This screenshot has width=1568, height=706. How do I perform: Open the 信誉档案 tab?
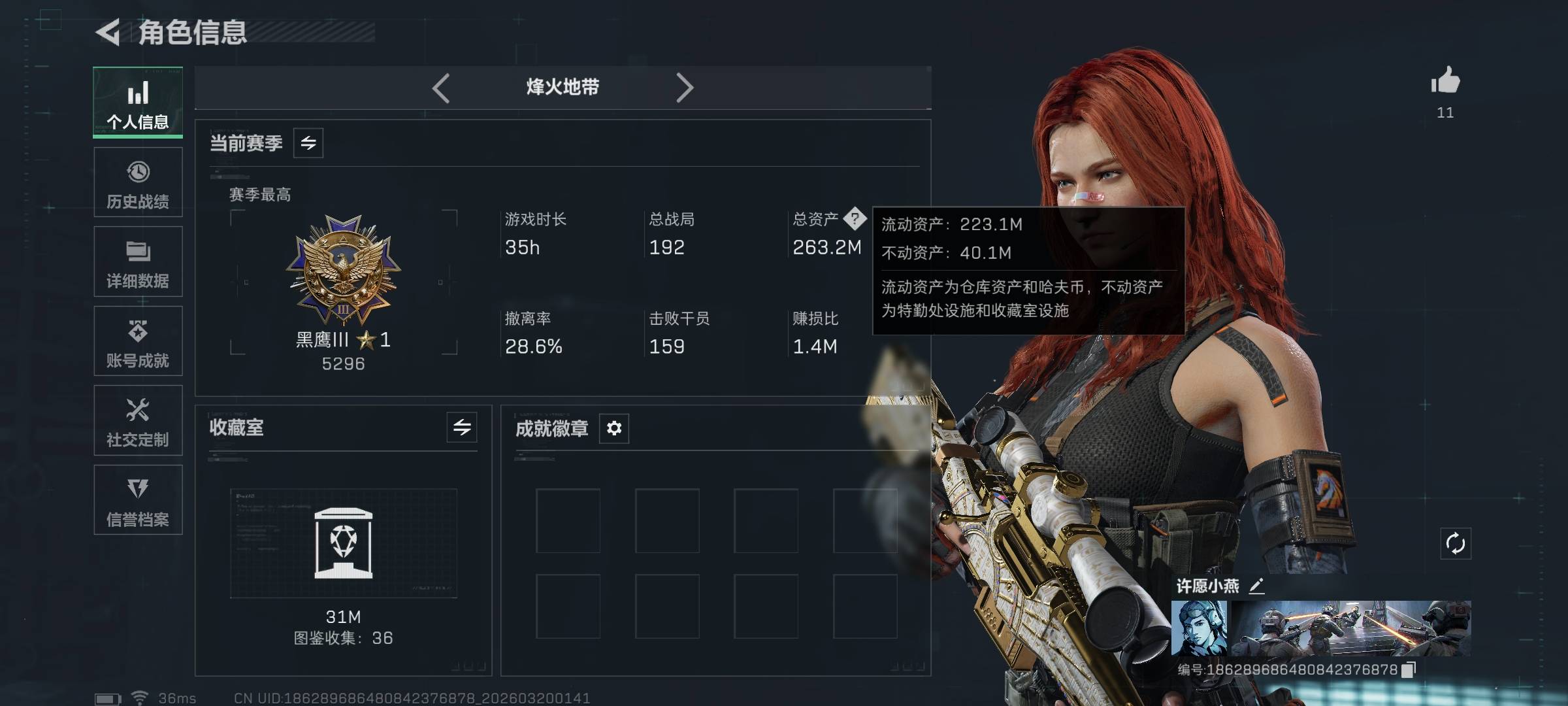[138, 500]
